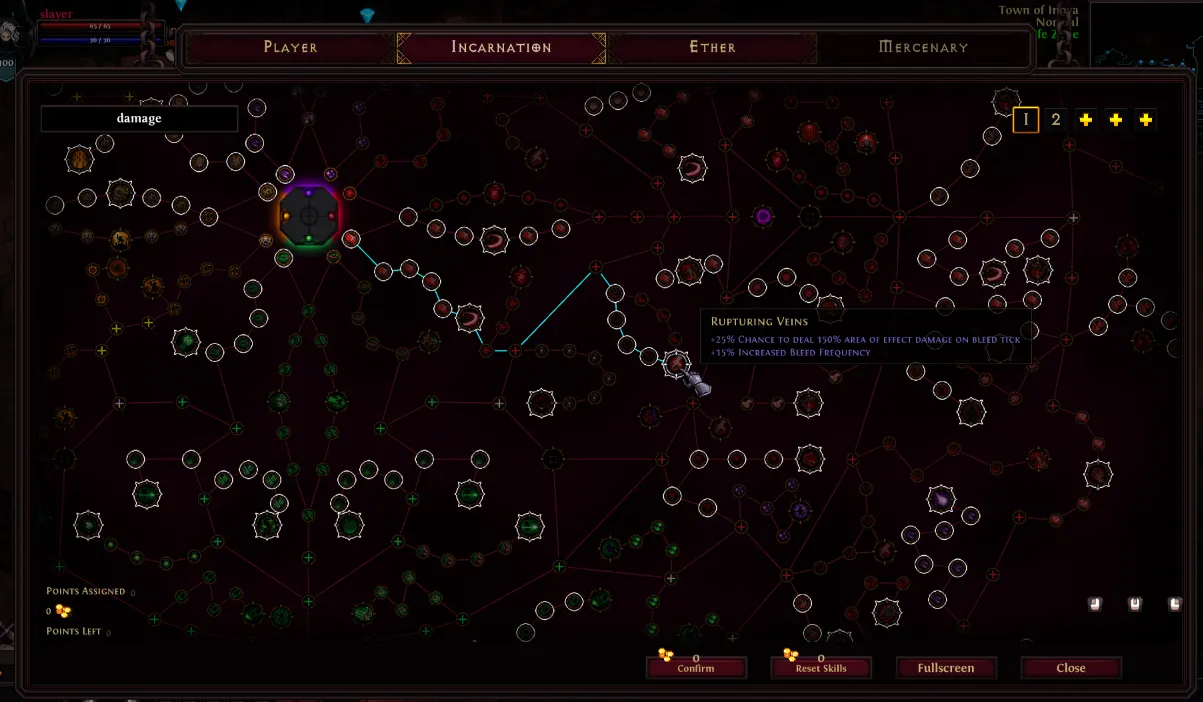Viewport: 1203px width, 702px height.
Task: Switch to skill tree loadout 2
Action: [1055, 120]
